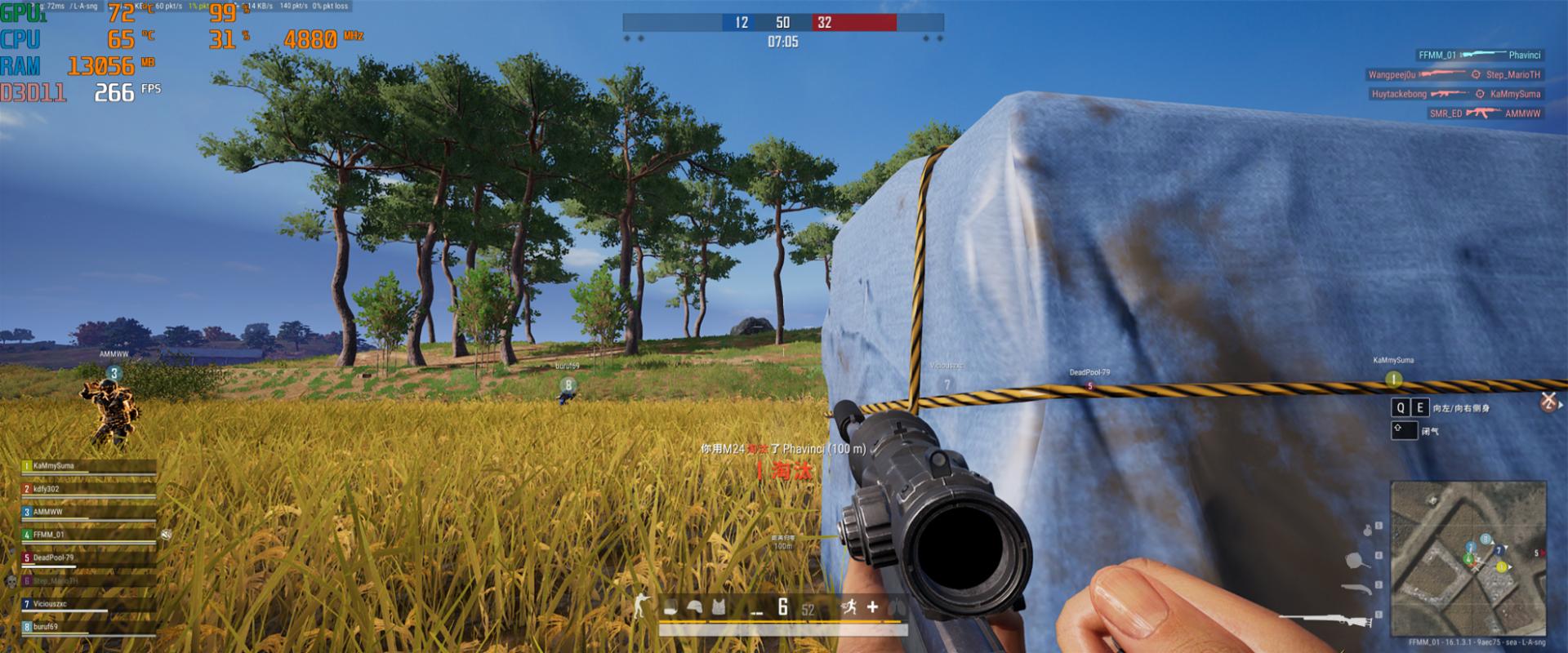Click the armor vest status icon
The height and width of the screenshot is (653, 1568).
[719, 607]
